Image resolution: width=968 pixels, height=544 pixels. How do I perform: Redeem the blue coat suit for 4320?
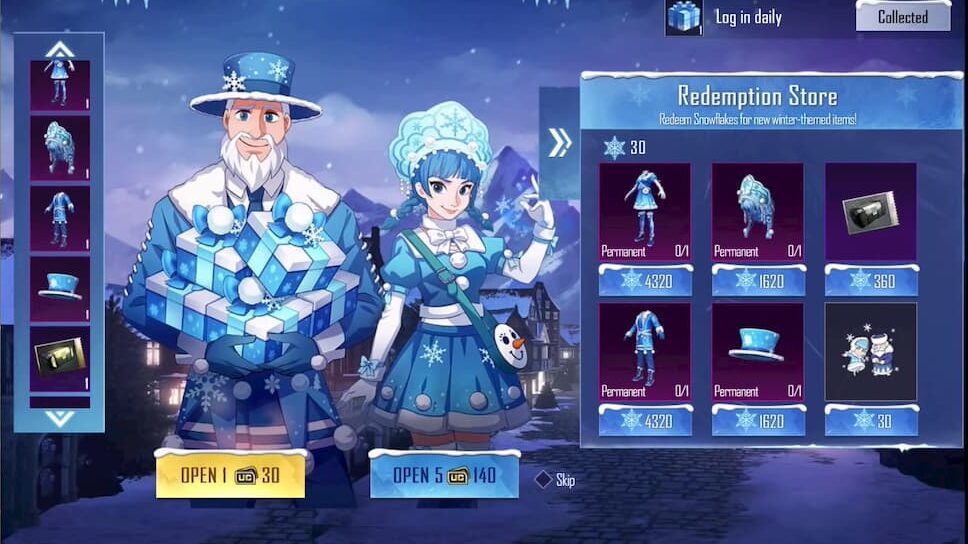644,421
